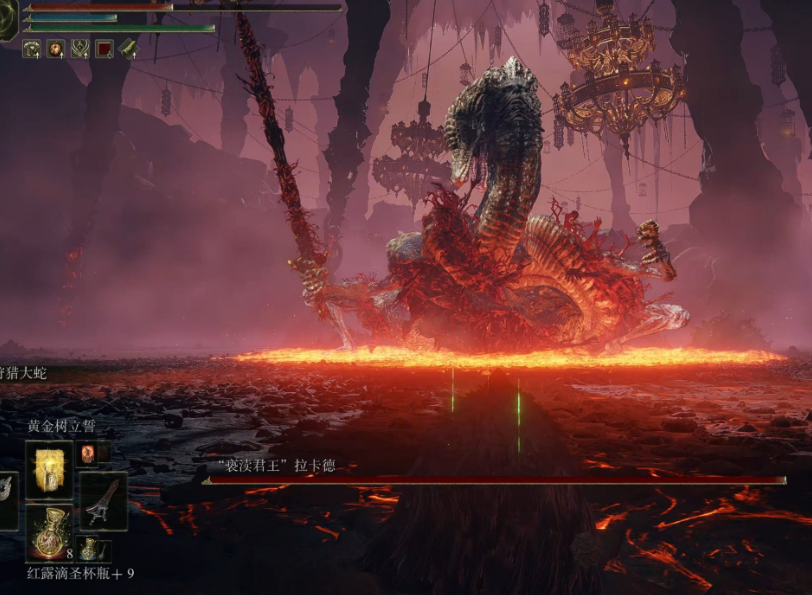Click the round emblem beside the health bar

click(x=7, y=20)
